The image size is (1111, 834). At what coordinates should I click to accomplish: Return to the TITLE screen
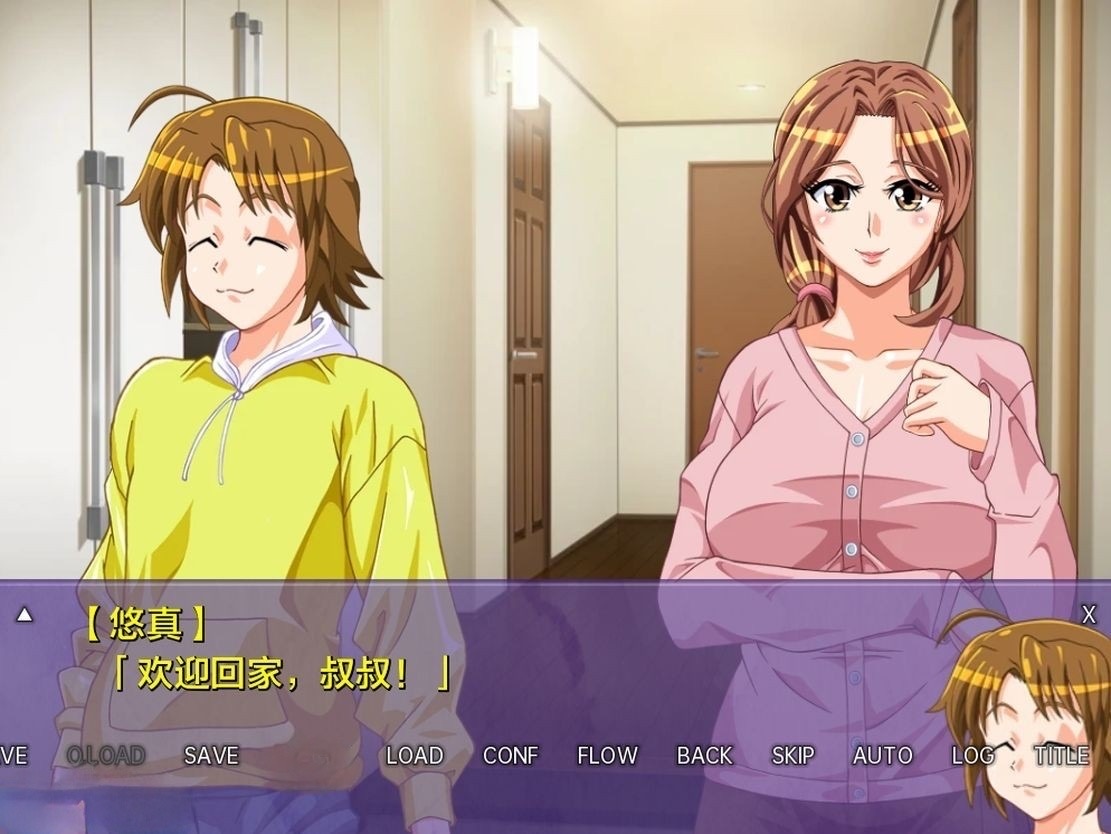(x=1062, y=756)
